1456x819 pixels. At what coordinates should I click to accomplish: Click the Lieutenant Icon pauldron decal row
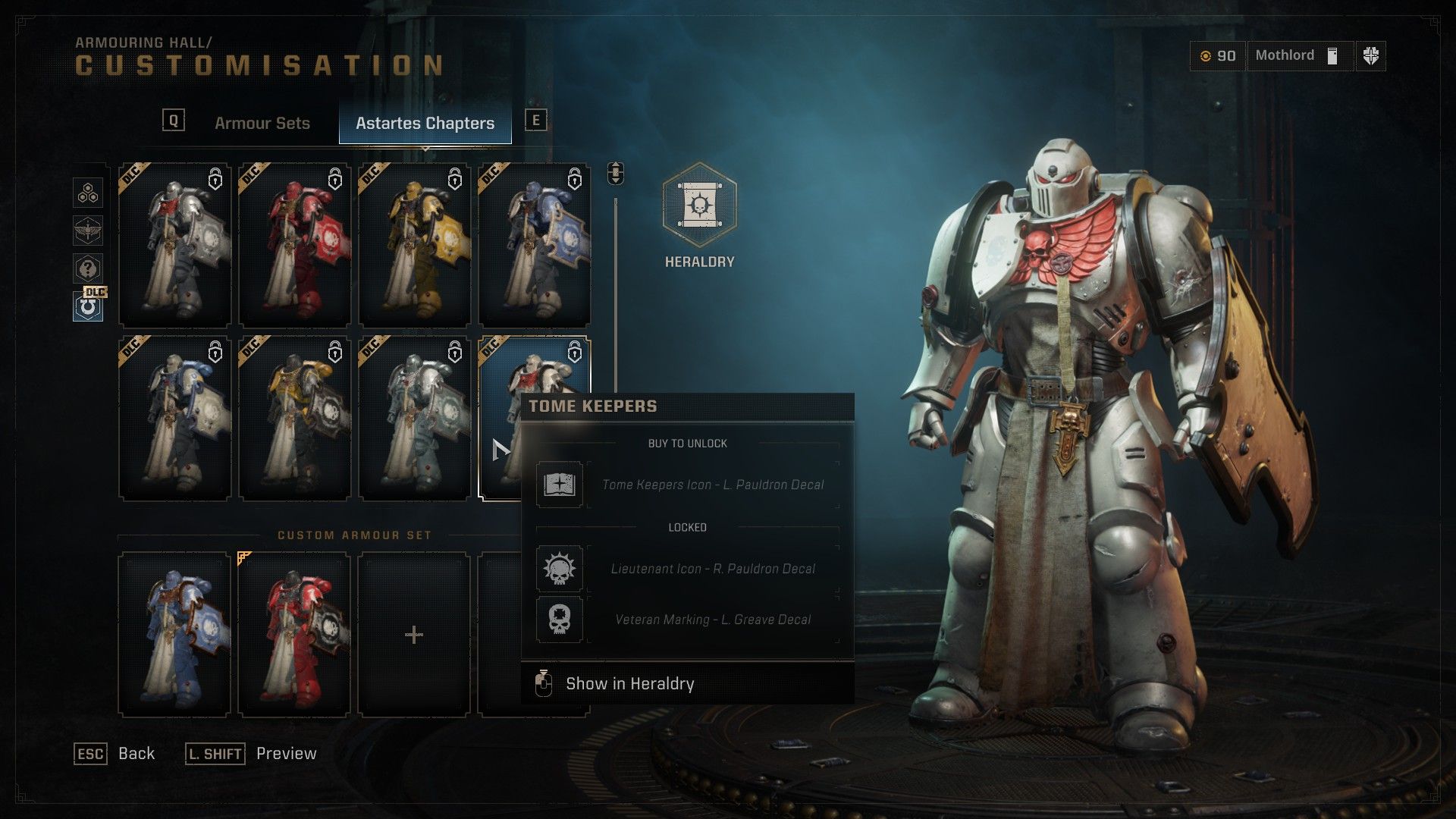pos(687,569)
